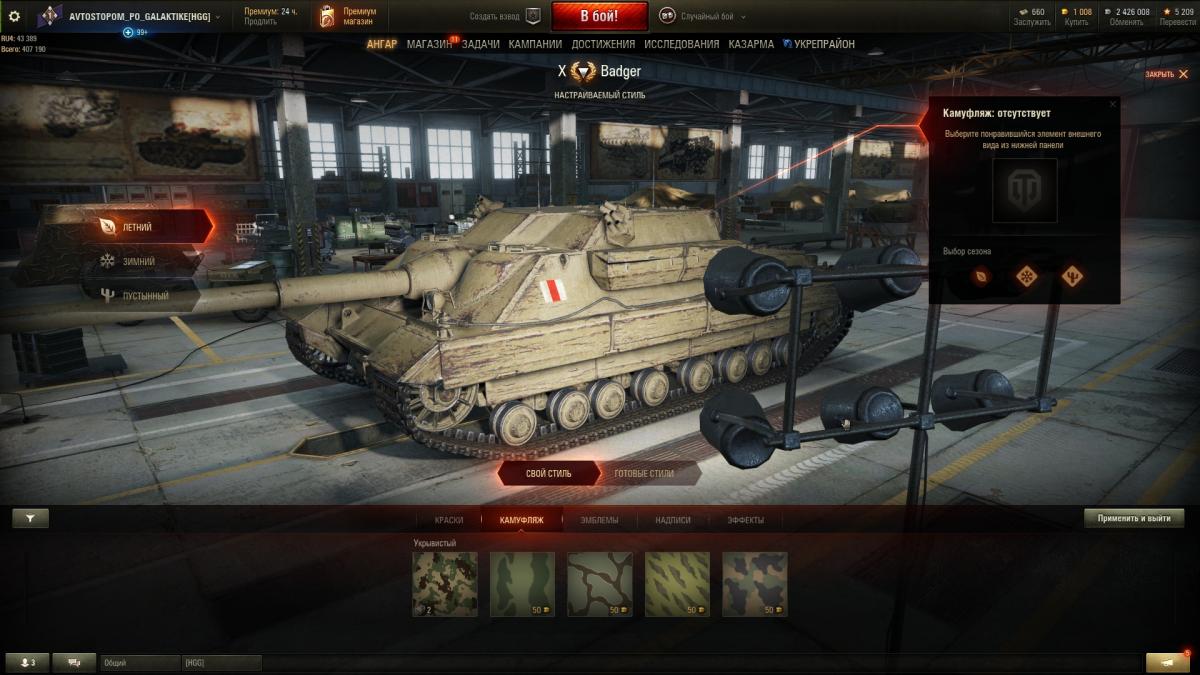
Task: Switch to the КРАСКИ paints tab
Action: click(x=449, y=520)
